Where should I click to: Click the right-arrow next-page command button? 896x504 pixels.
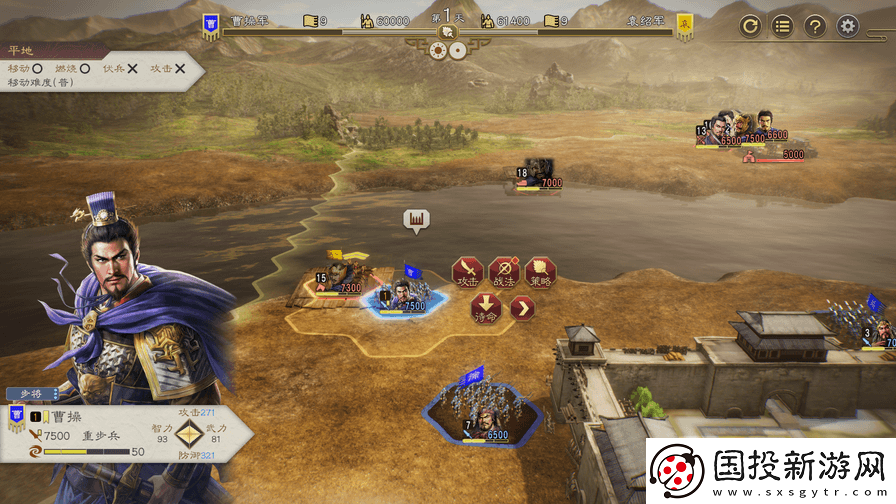pos(522,308)
